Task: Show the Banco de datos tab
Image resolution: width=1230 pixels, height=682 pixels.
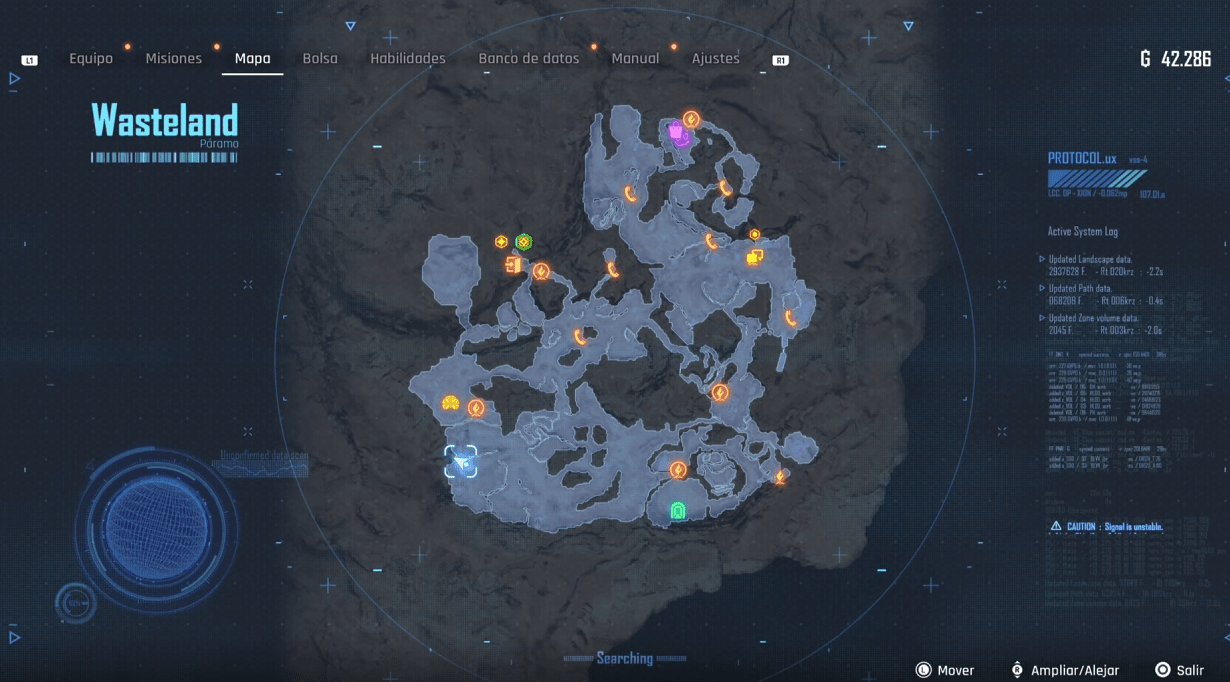Action: [x=529, y=59]
